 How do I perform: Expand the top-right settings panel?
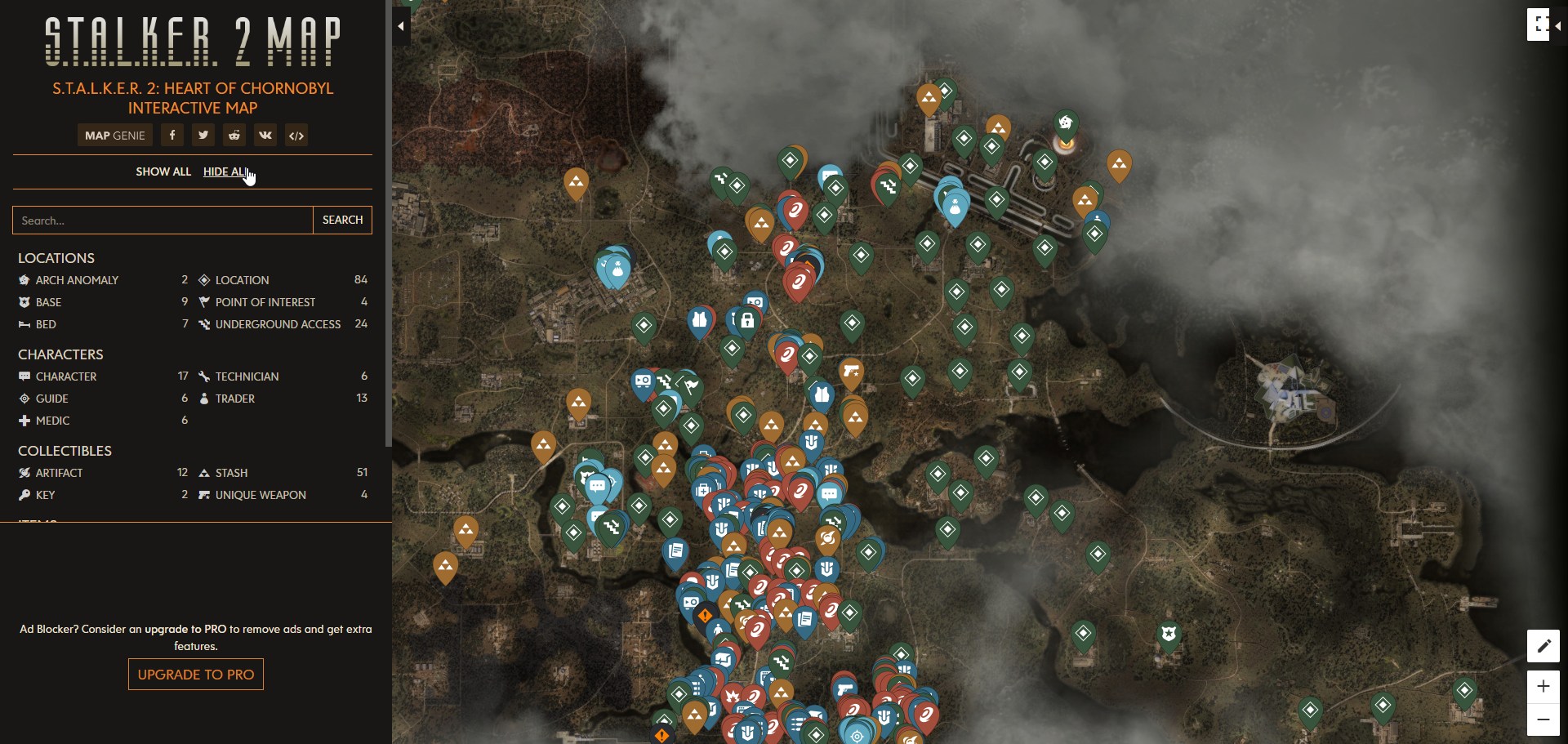click(1540, 25)
